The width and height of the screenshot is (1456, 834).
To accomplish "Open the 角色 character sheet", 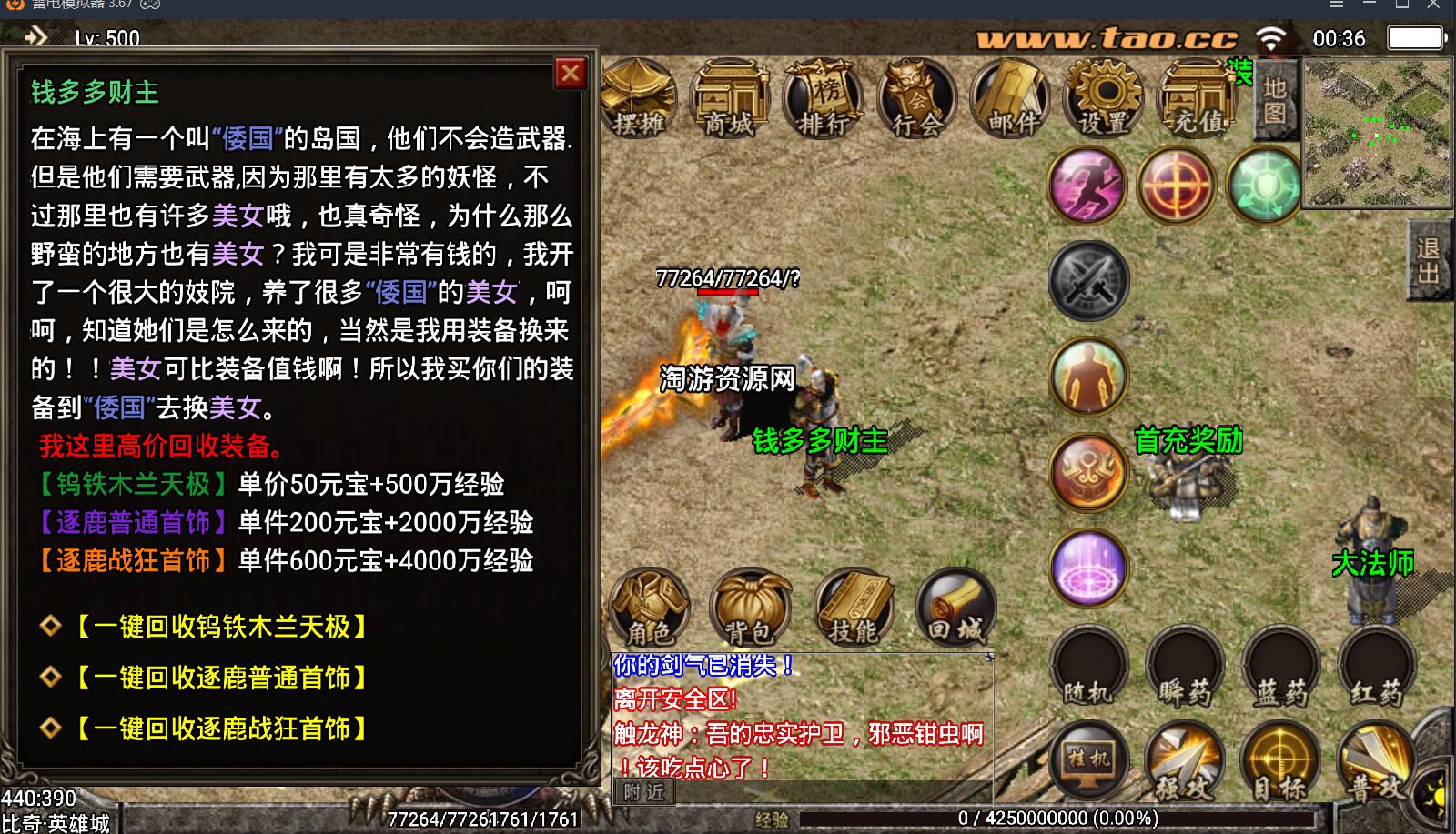I will 651,607.
